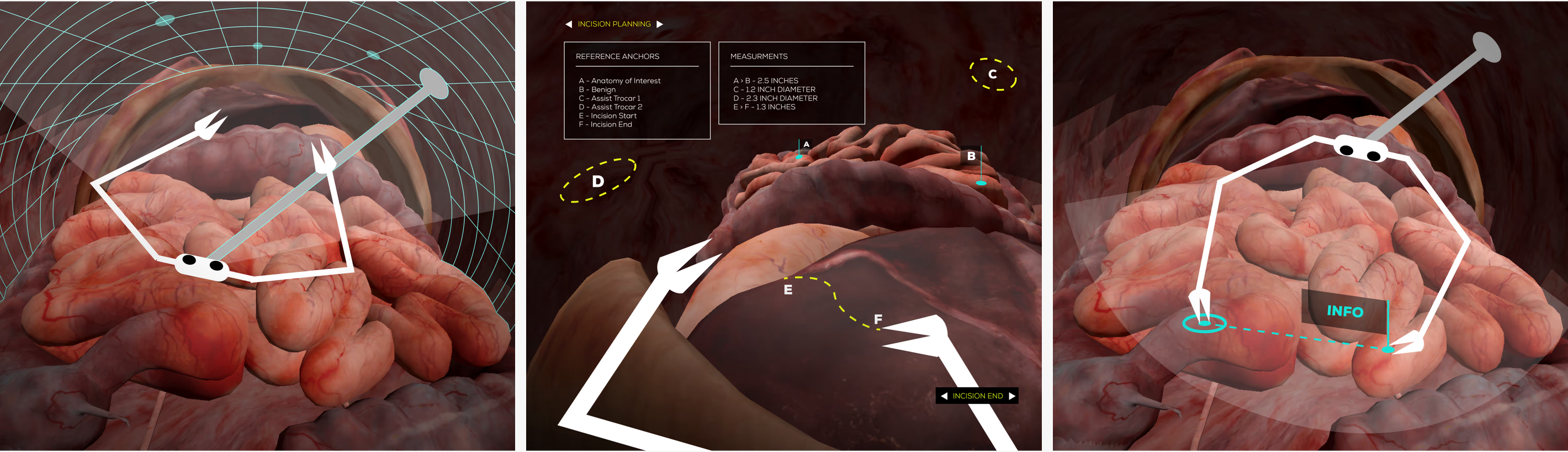Click the right arrow beside Incision Planning
The image size is (1568, 452).
tap(660, 24)
